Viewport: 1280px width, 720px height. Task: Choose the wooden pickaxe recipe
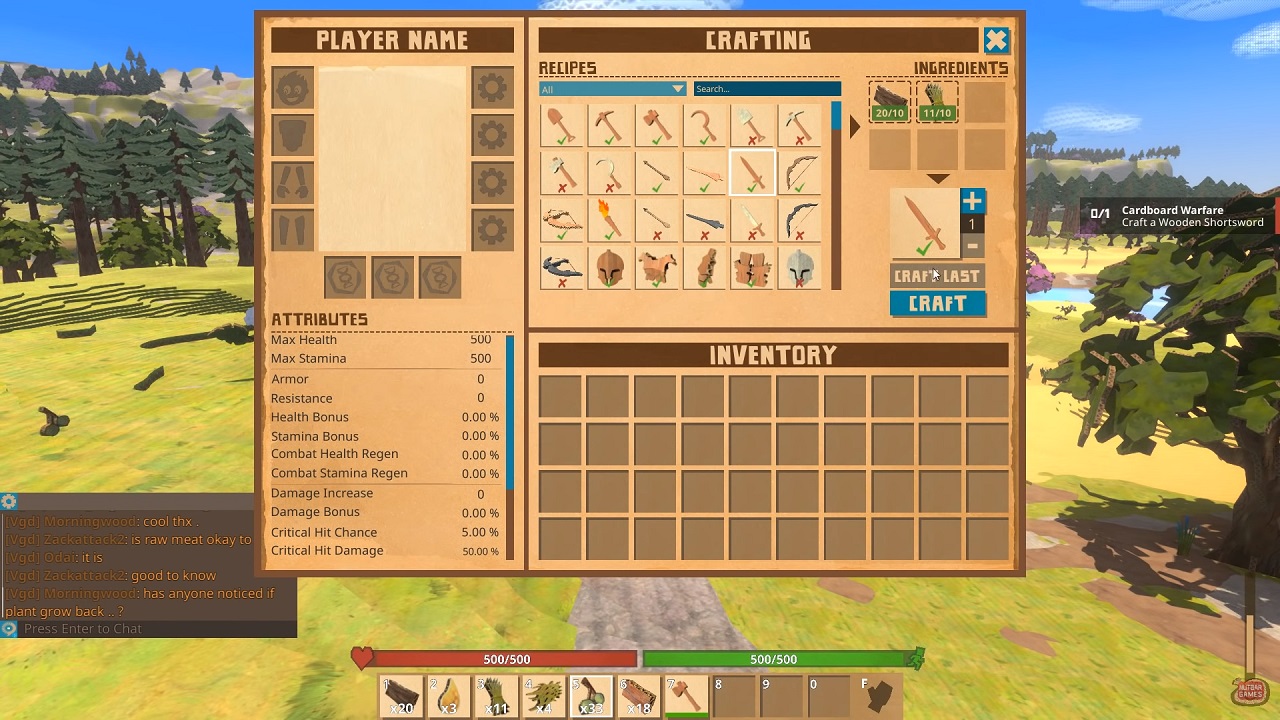pos(609,126)
